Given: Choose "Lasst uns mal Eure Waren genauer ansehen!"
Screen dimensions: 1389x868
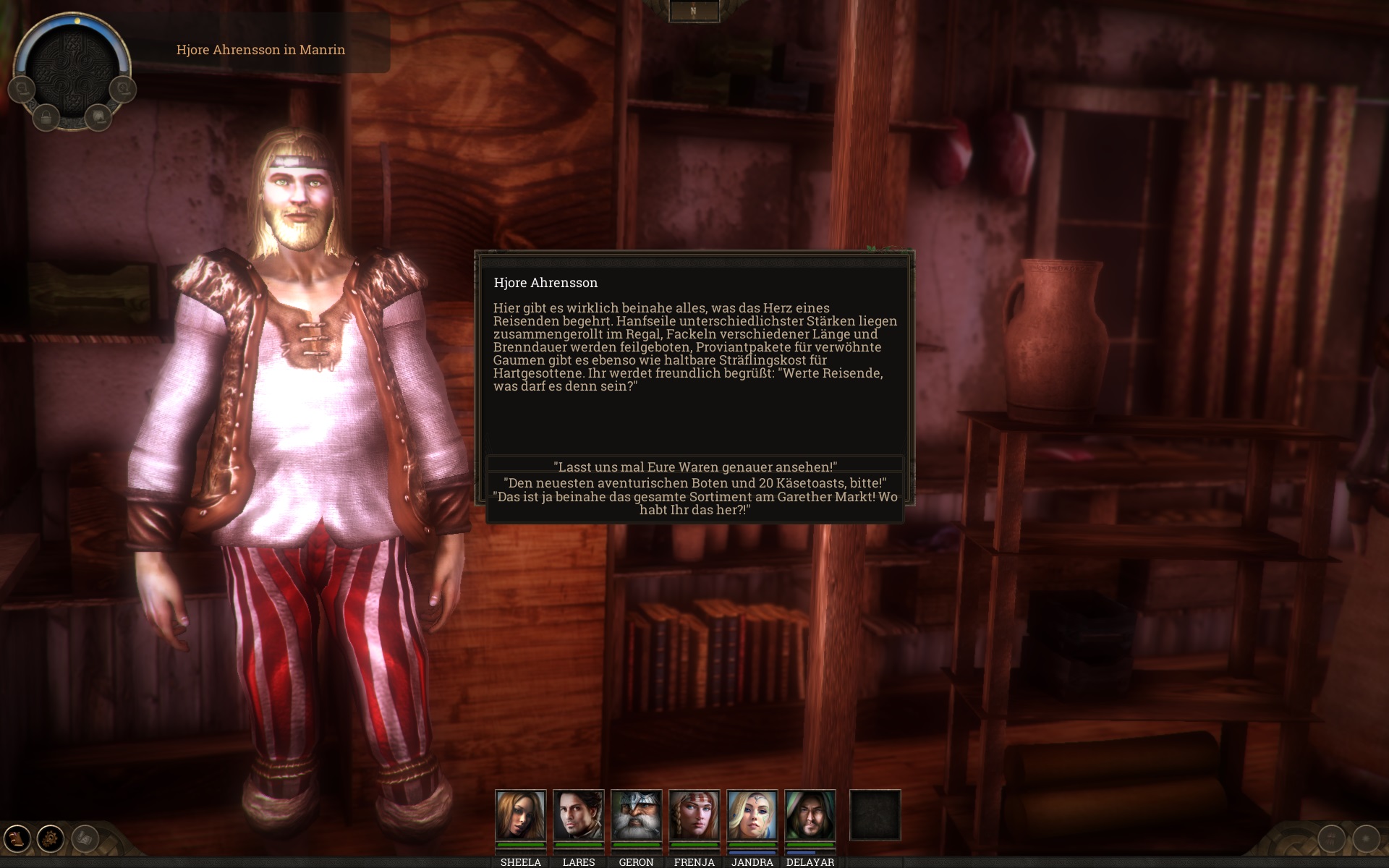Looking at the screenshot, I should (694, 467).
